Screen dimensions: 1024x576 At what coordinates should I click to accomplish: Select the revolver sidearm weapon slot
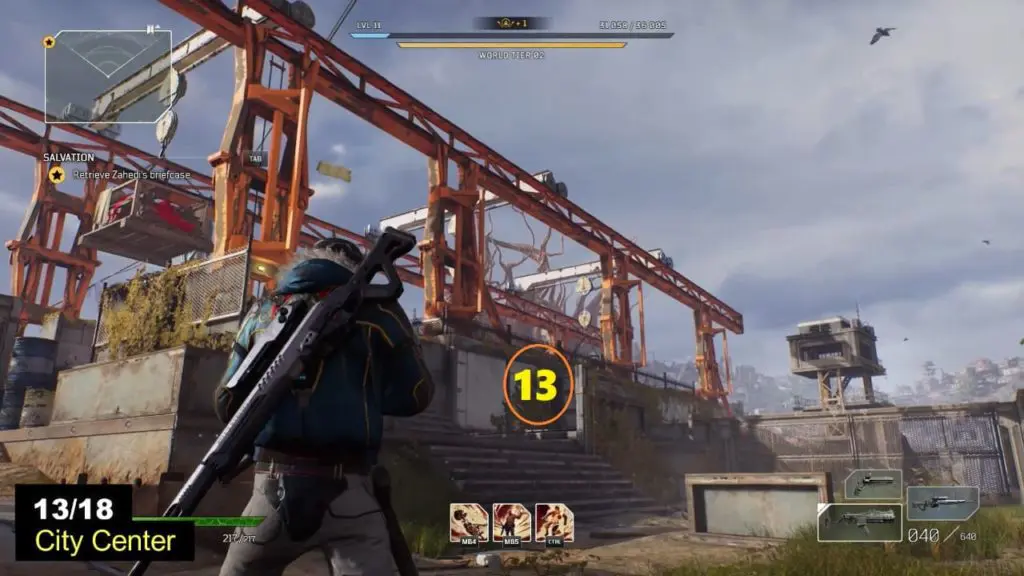tap(873, 485)
